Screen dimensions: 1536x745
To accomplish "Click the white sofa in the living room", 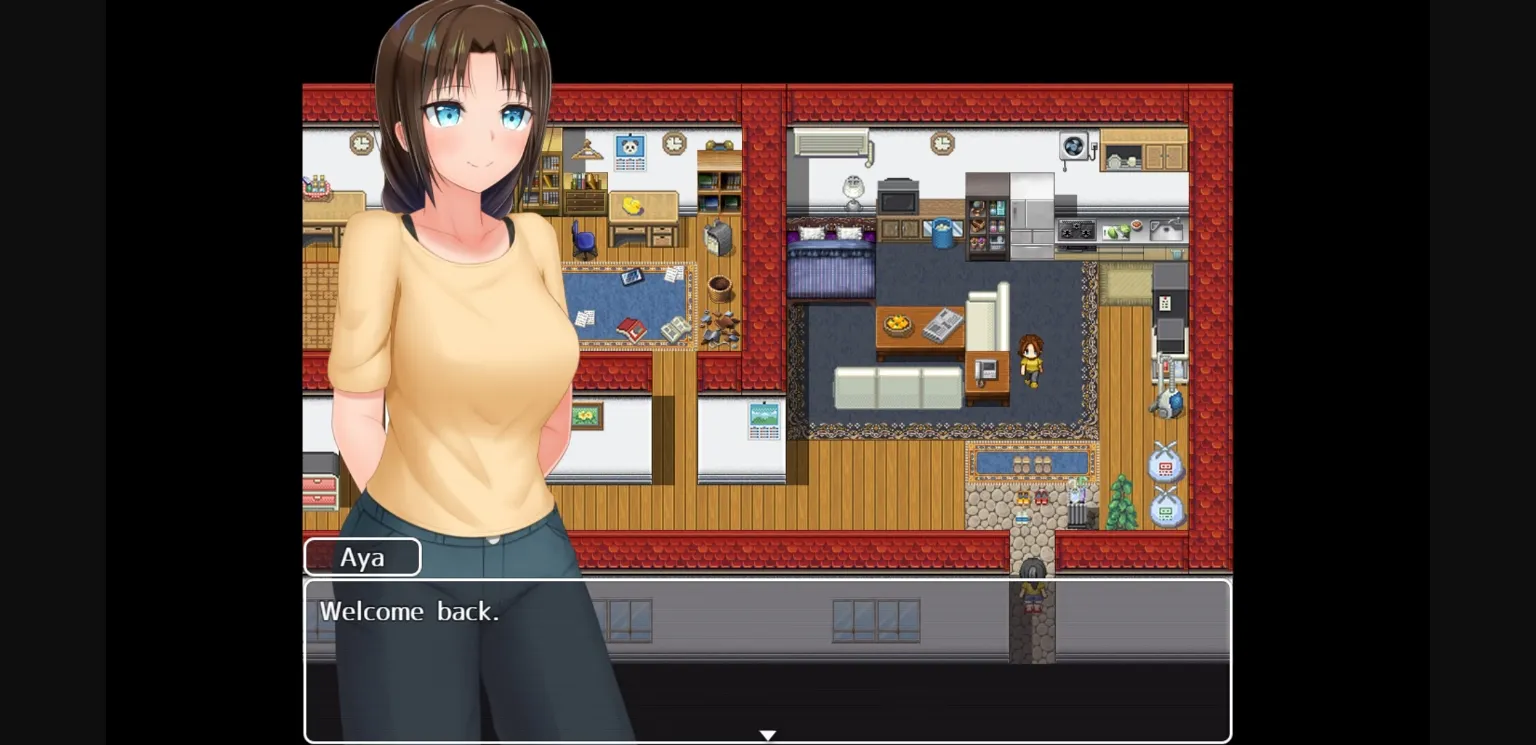I will (x=896, y=389).
